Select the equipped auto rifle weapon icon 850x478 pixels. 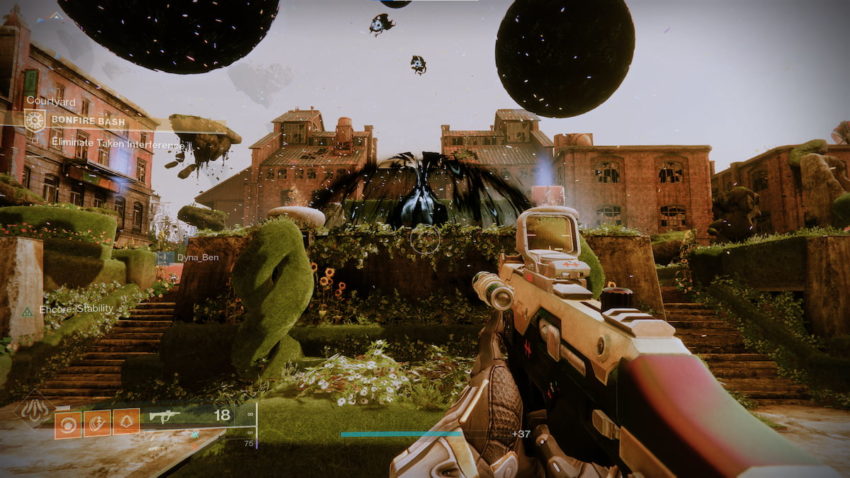coord(163,415)
